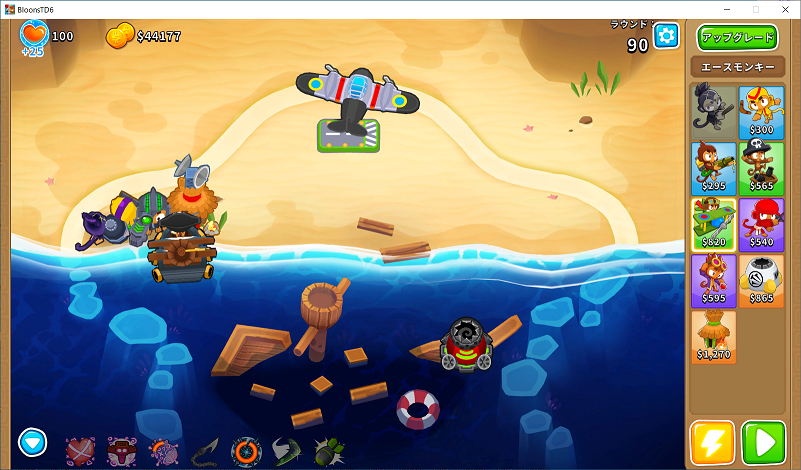
Task: Activate the orange ring target ability
Action: (x=245, y=452)
